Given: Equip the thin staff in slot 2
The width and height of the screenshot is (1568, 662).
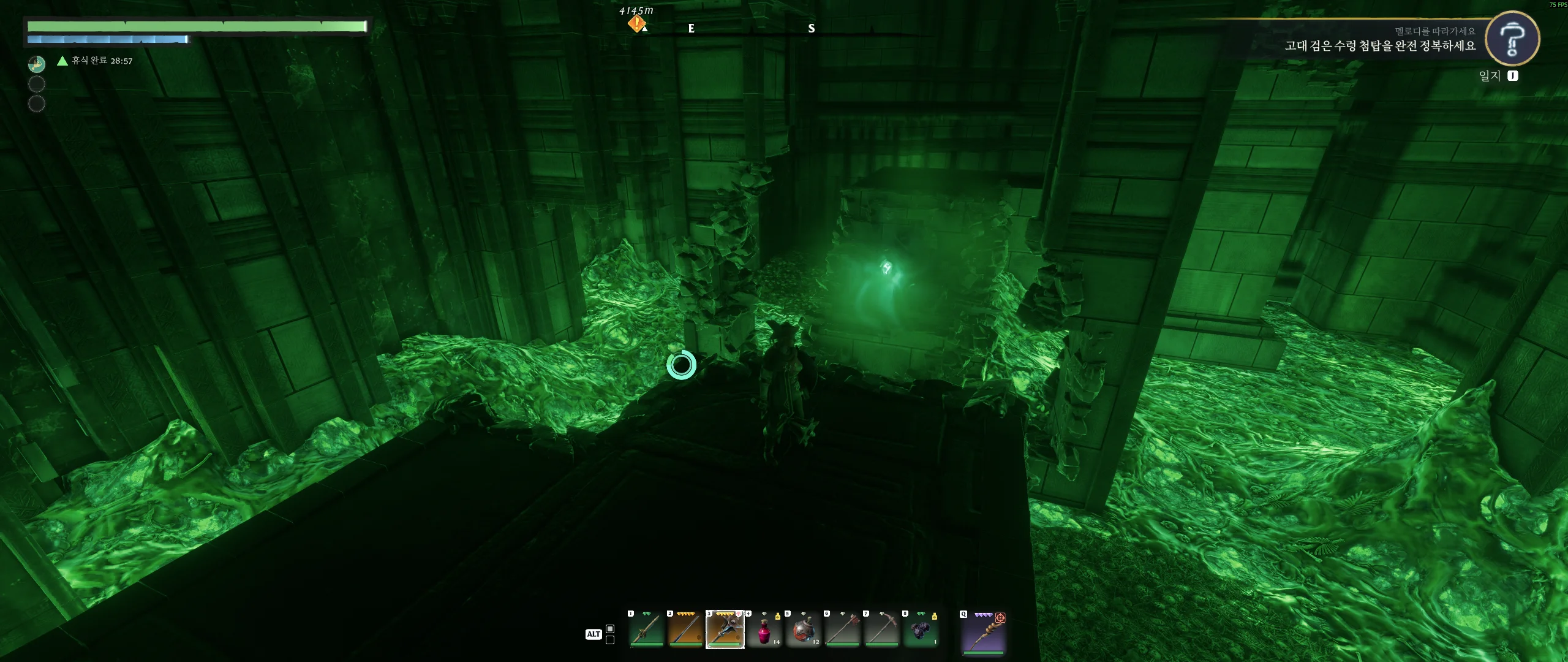Looking at the screenshot, I should pos(685,630).
